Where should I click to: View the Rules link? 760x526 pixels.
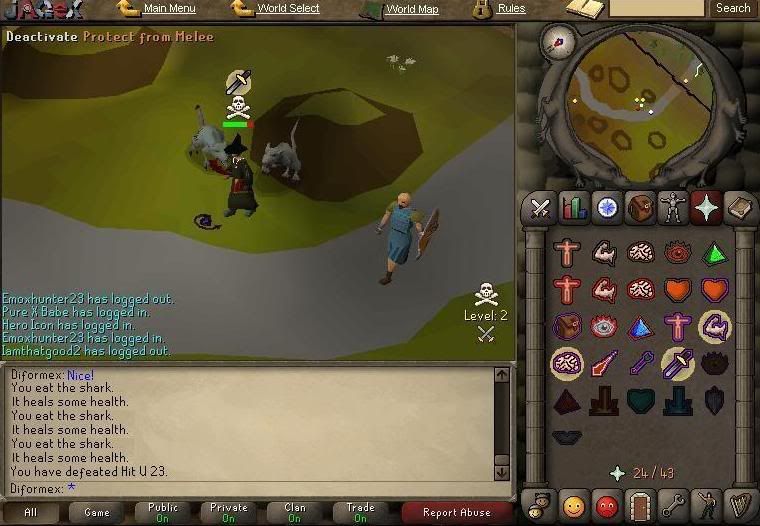(x=511, y=9)
